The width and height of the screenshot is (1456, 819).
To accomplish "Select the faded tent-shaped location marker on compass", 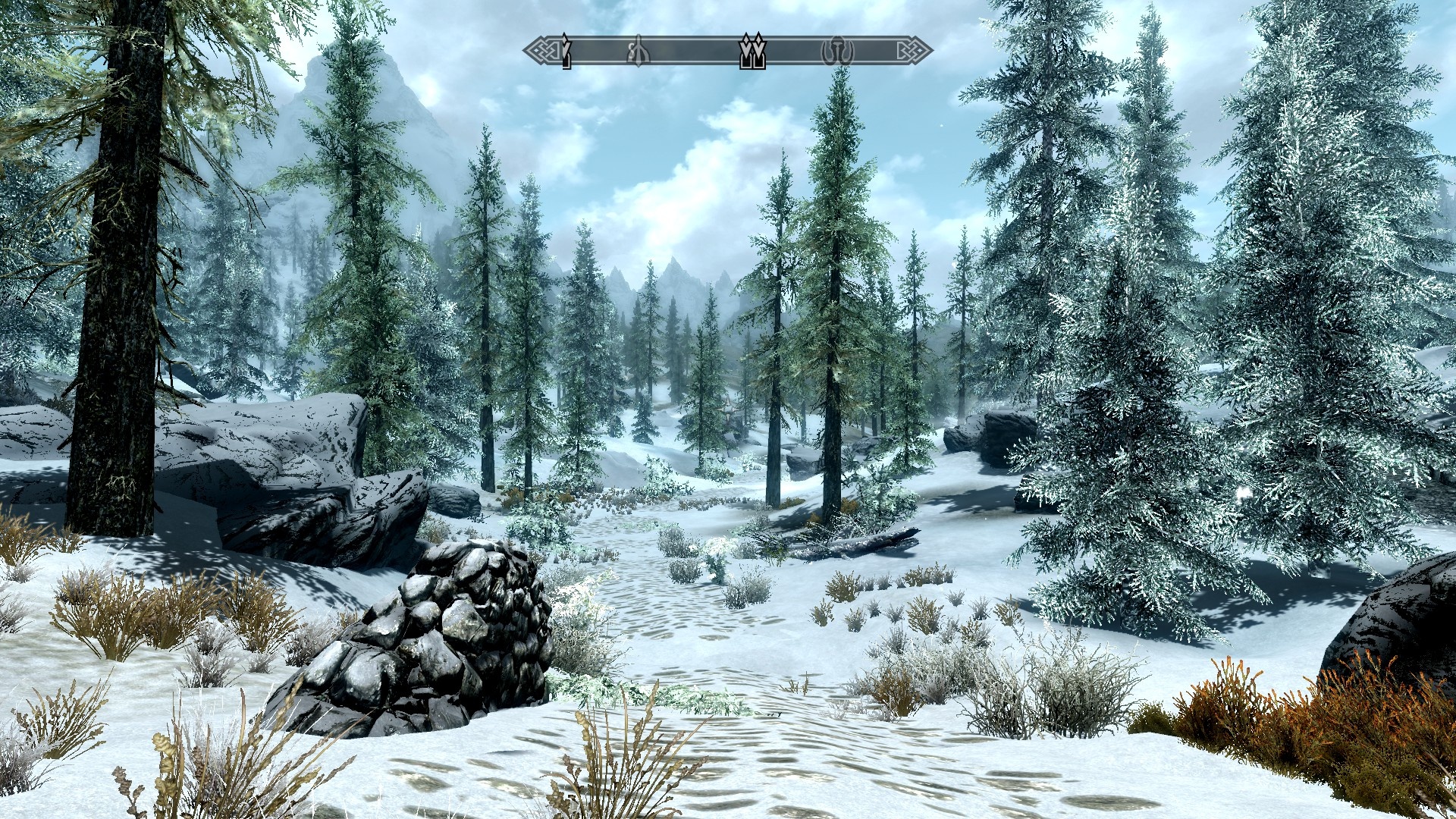I will tap(639, 51).
